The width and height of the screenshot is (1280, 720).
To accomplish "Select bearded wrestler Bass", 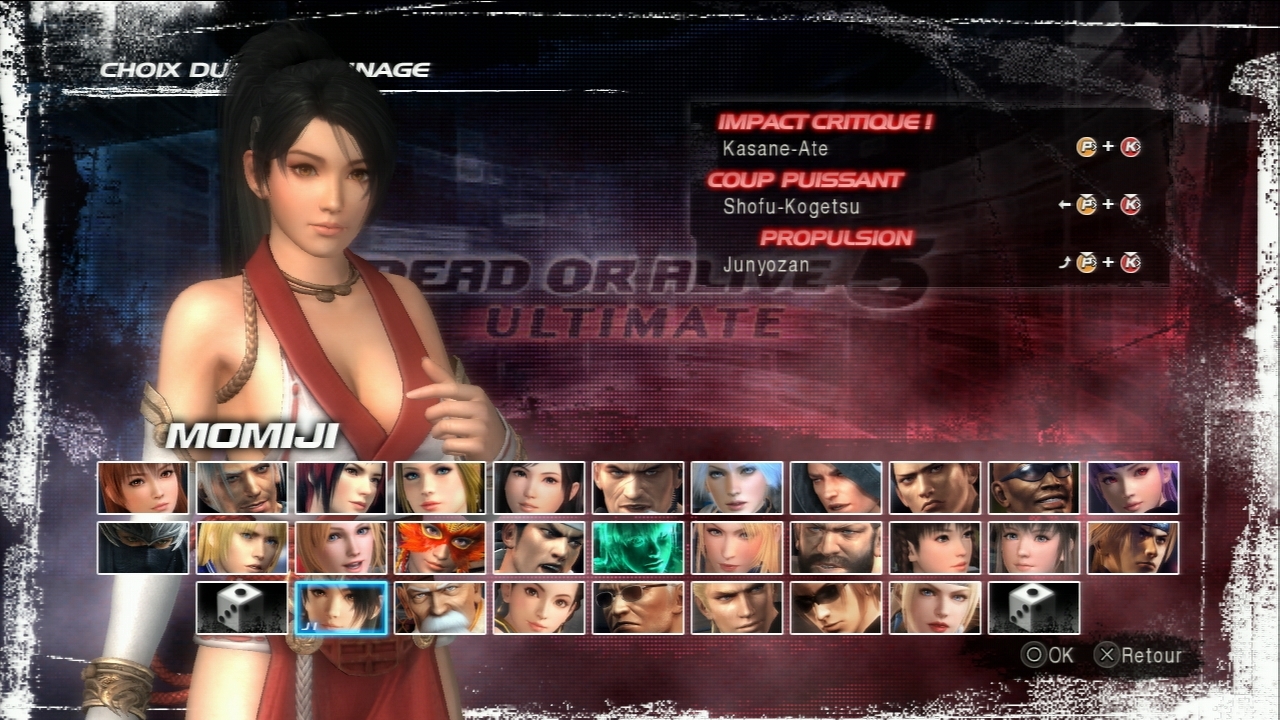I will pos(836,548).
